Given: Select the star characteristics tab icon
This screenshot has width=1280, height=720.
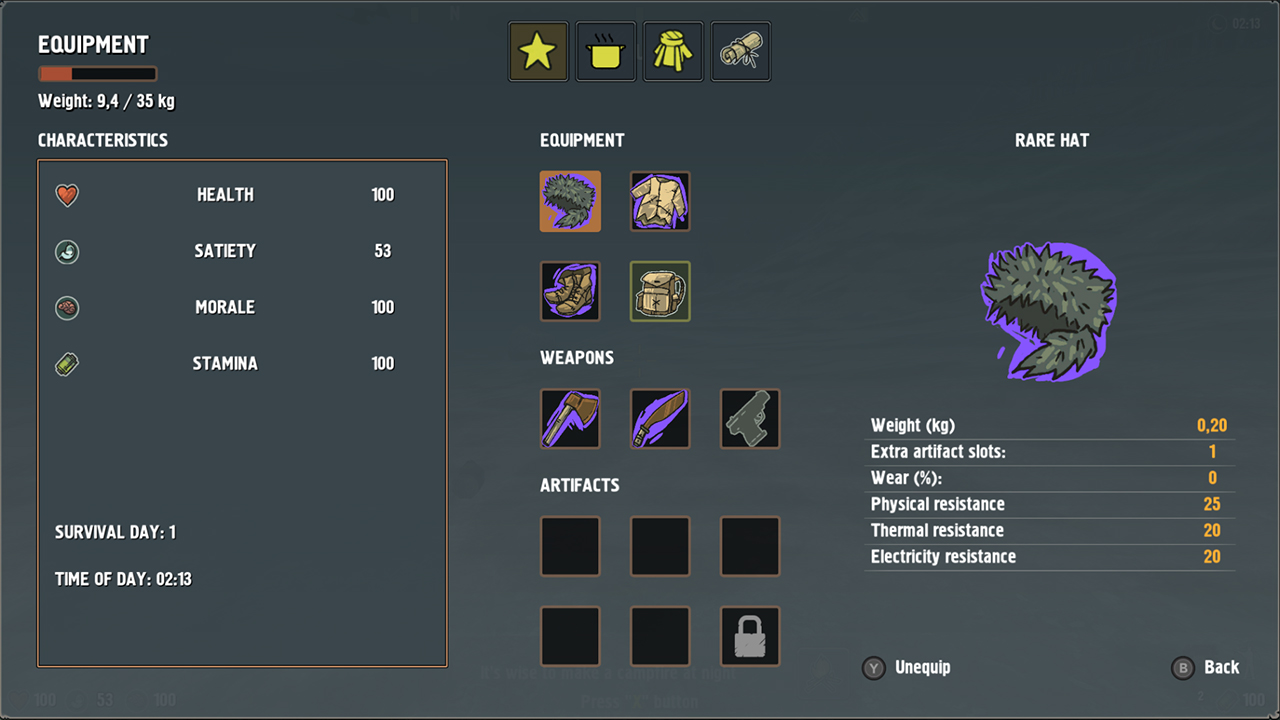Looking at the screenshot, I should coord(538,50).
